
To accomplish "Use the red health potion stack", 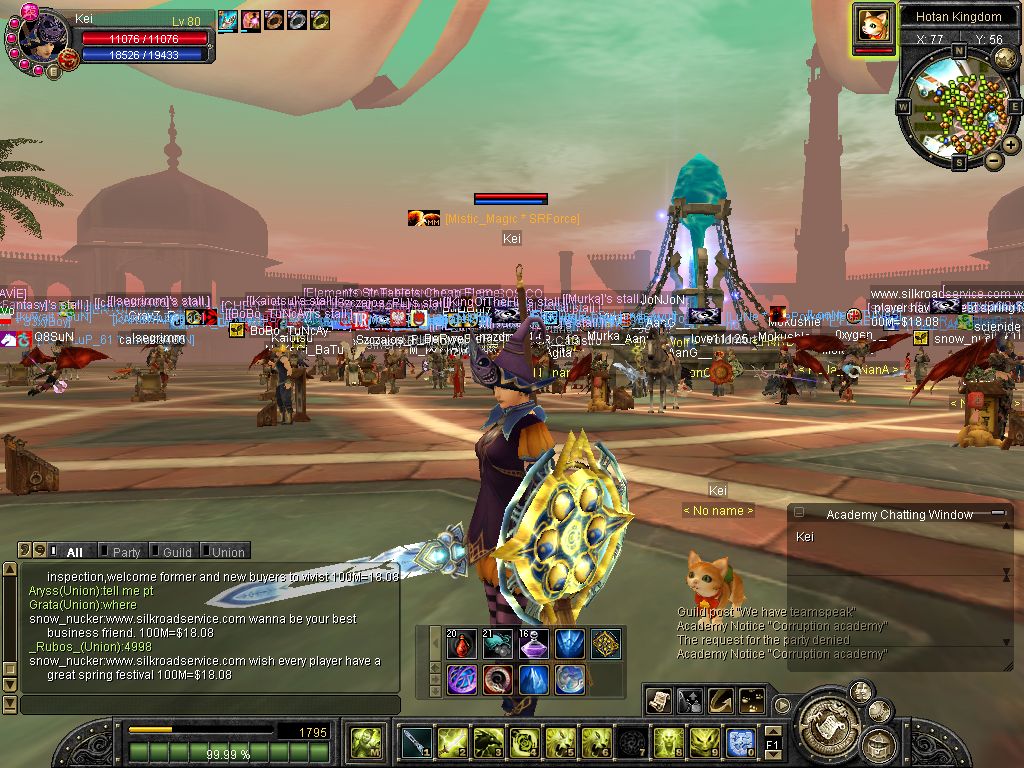I will pyautogui.click(x=463, y=645).
